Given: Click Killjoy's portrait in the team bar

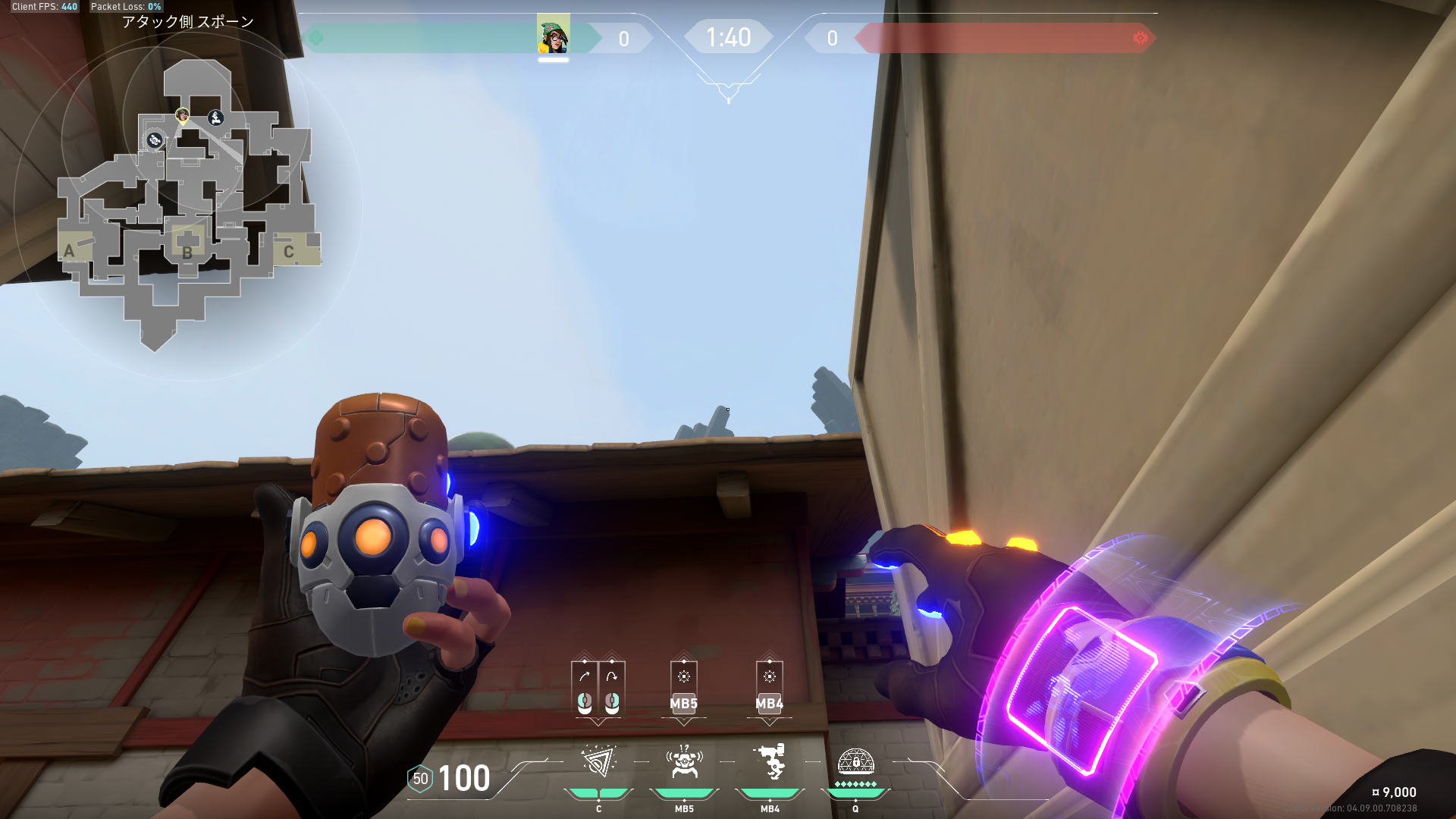Looking at the screenshot, I should pyautogui.click(x=553, y=36).
